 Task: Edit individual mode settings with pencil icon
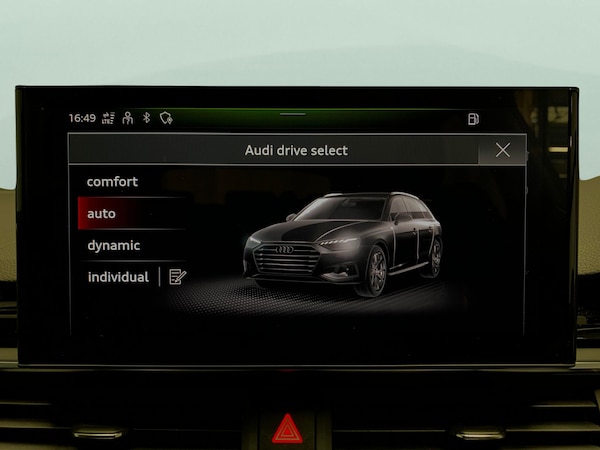coord(178,277)
